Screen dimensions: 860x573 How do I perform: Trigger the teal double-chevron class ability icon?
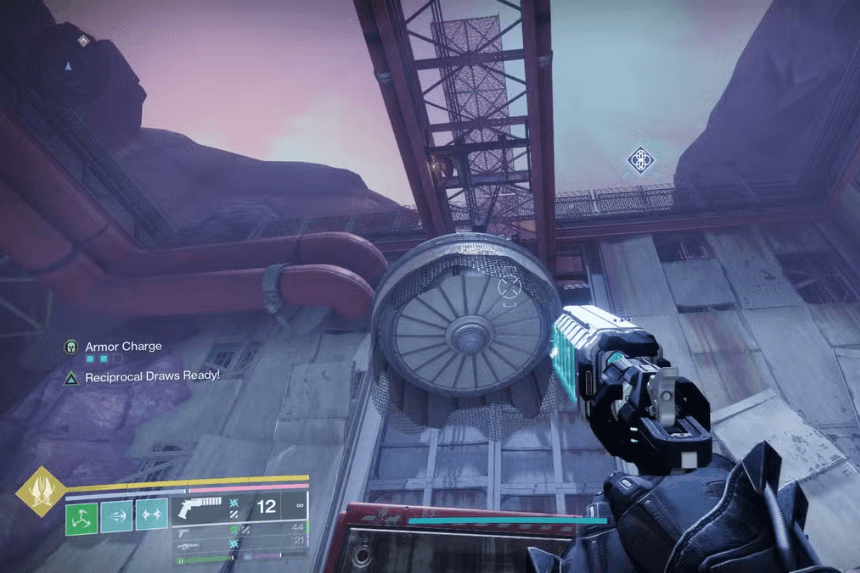coord(153,517)
